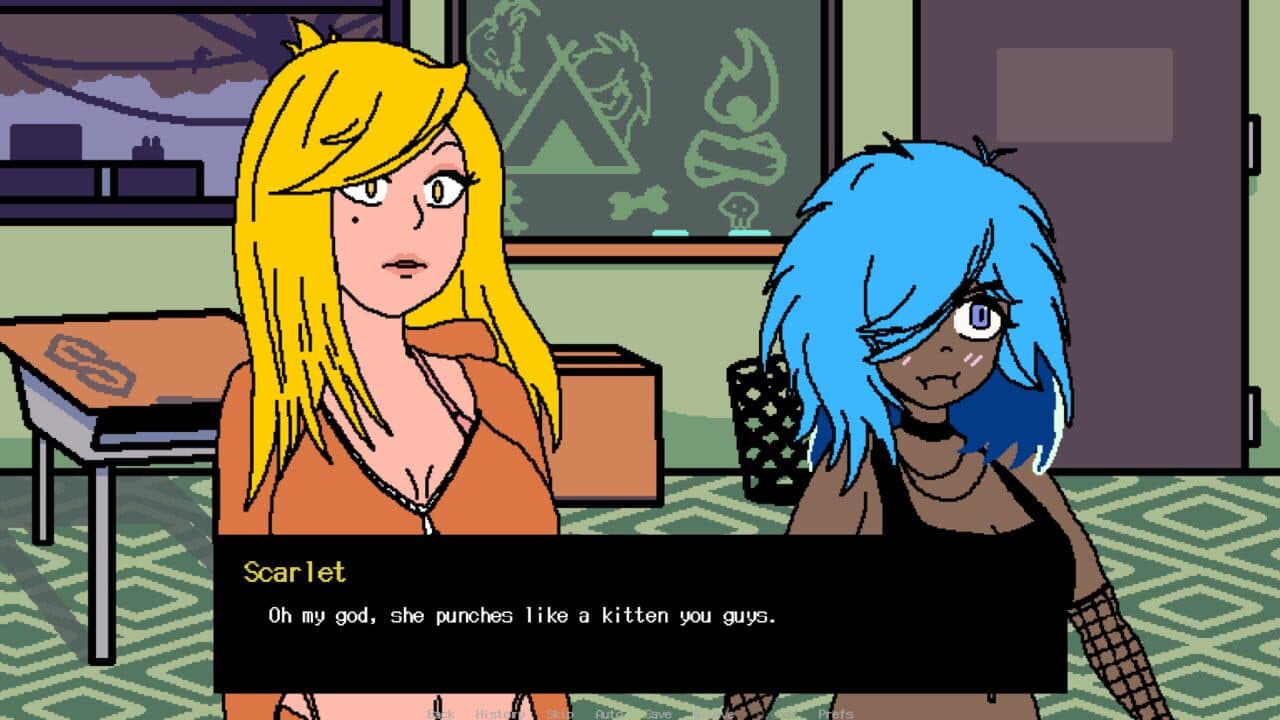1280x720 pixels.
Task: Open the Prefs settings screen
Action: 838,714
